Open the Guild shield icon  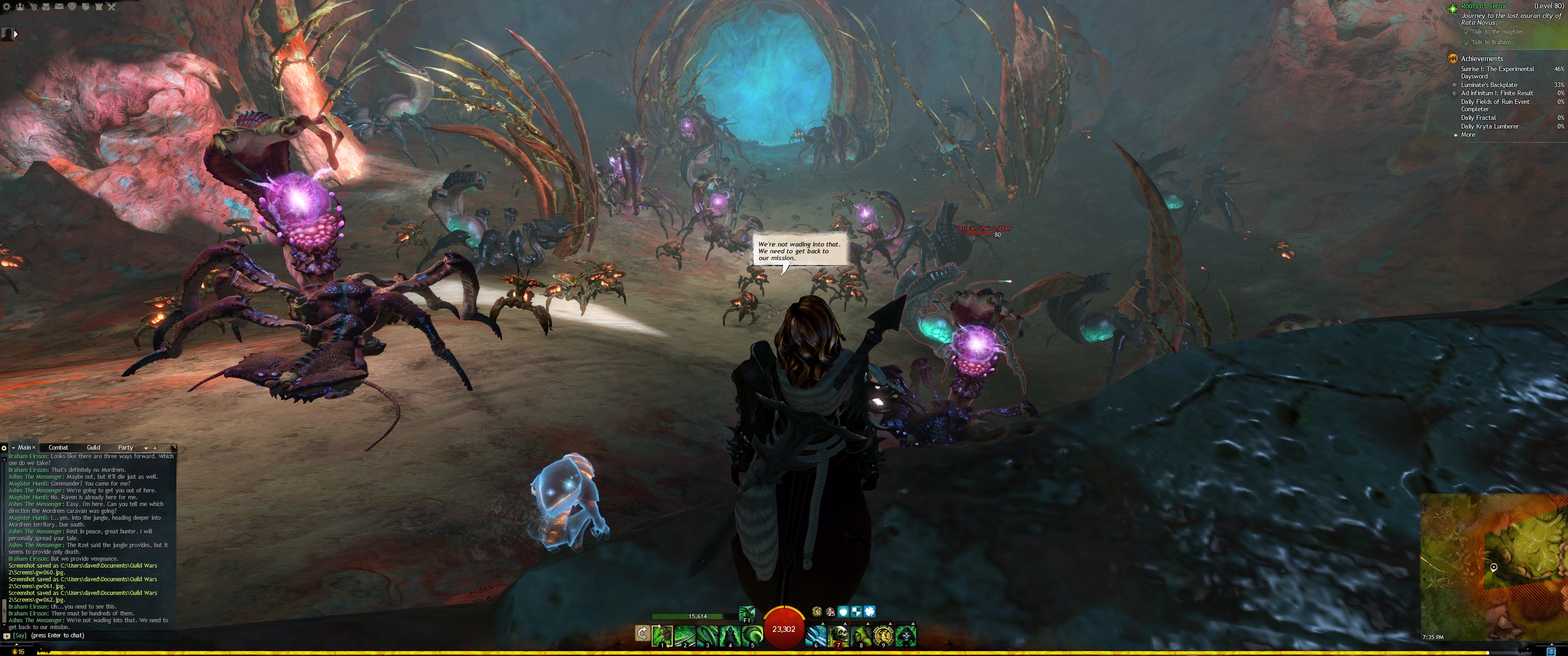point(85,7)
